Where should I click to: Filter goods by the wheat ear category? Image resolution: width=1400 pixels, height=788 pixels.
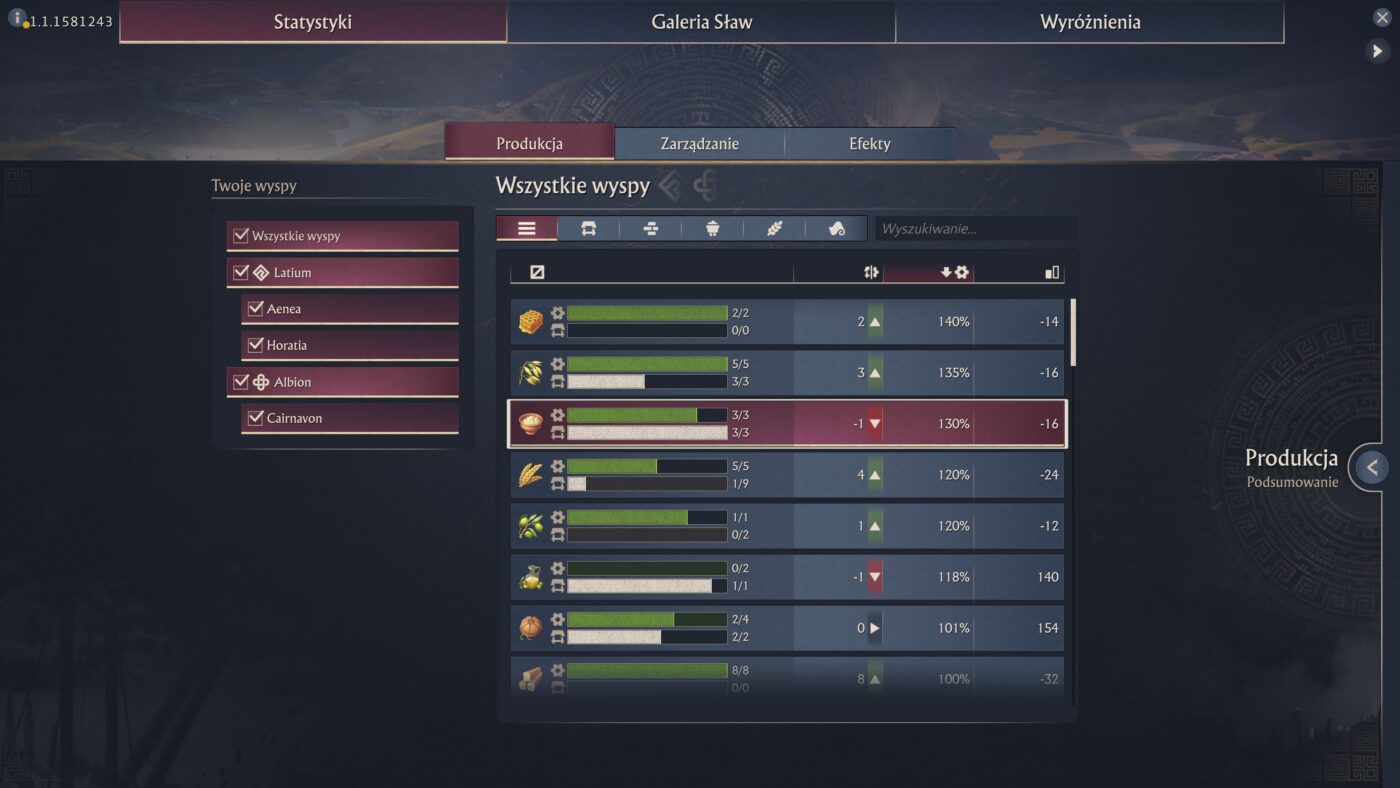(x=774, y=229)
